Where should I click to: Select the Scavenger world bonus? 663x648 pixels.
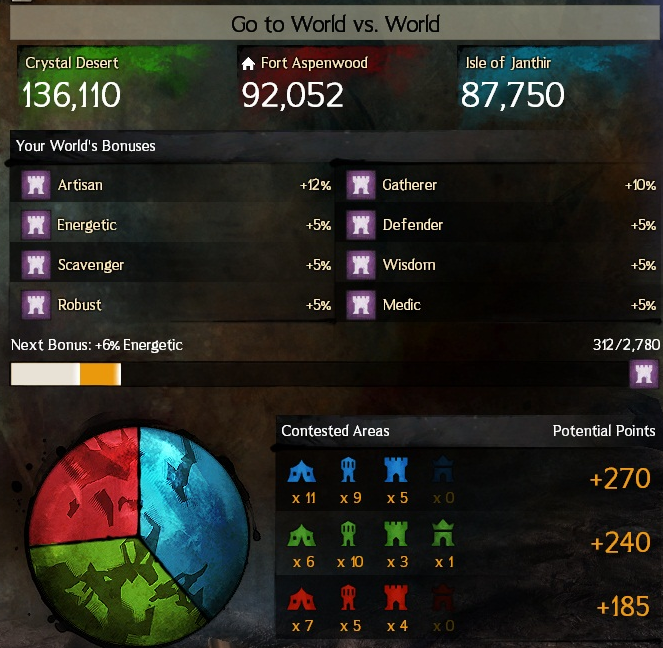tap(175, 265)
